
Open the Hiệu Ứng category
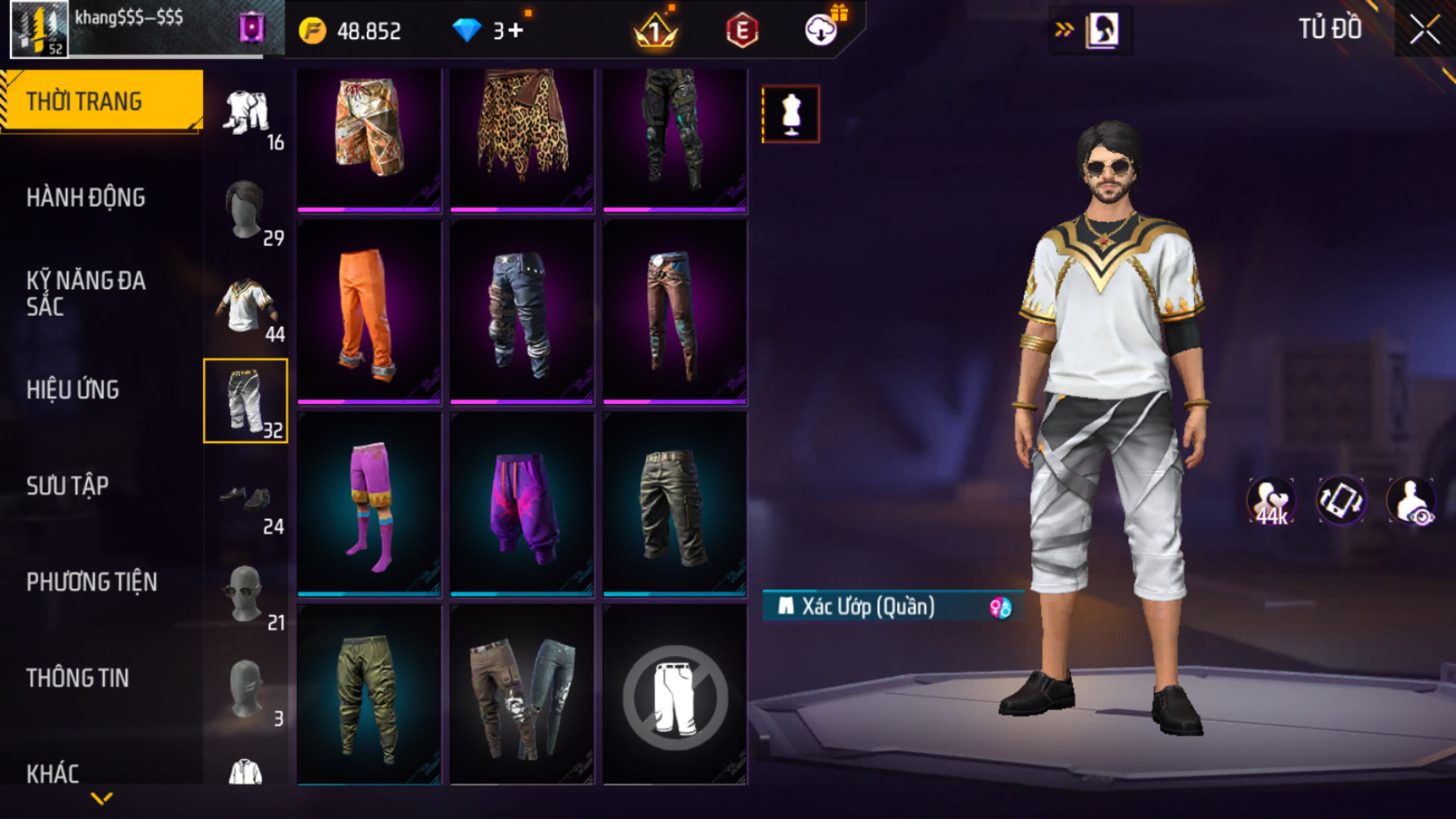point(72,390)
